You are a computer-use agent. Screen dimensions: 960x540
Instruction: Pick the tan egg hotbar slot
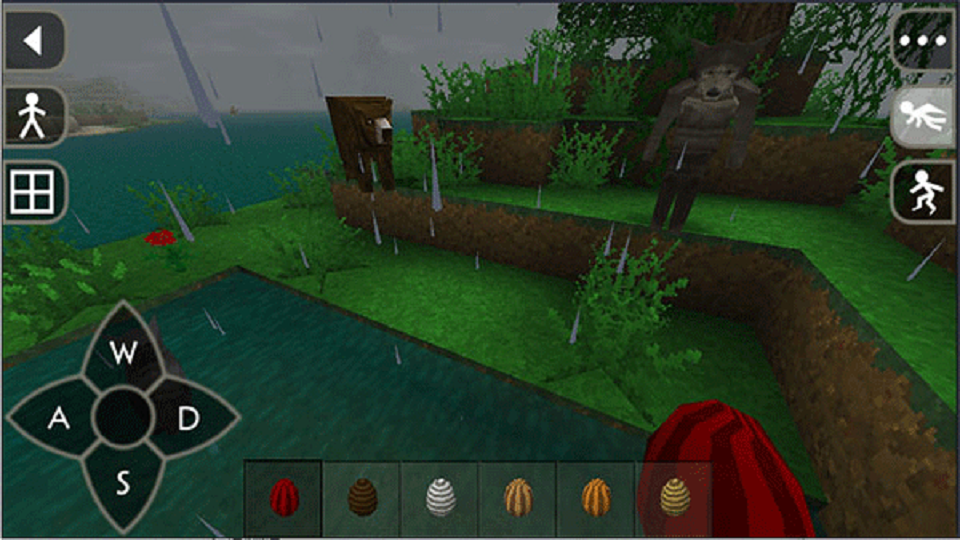point(518,496)
